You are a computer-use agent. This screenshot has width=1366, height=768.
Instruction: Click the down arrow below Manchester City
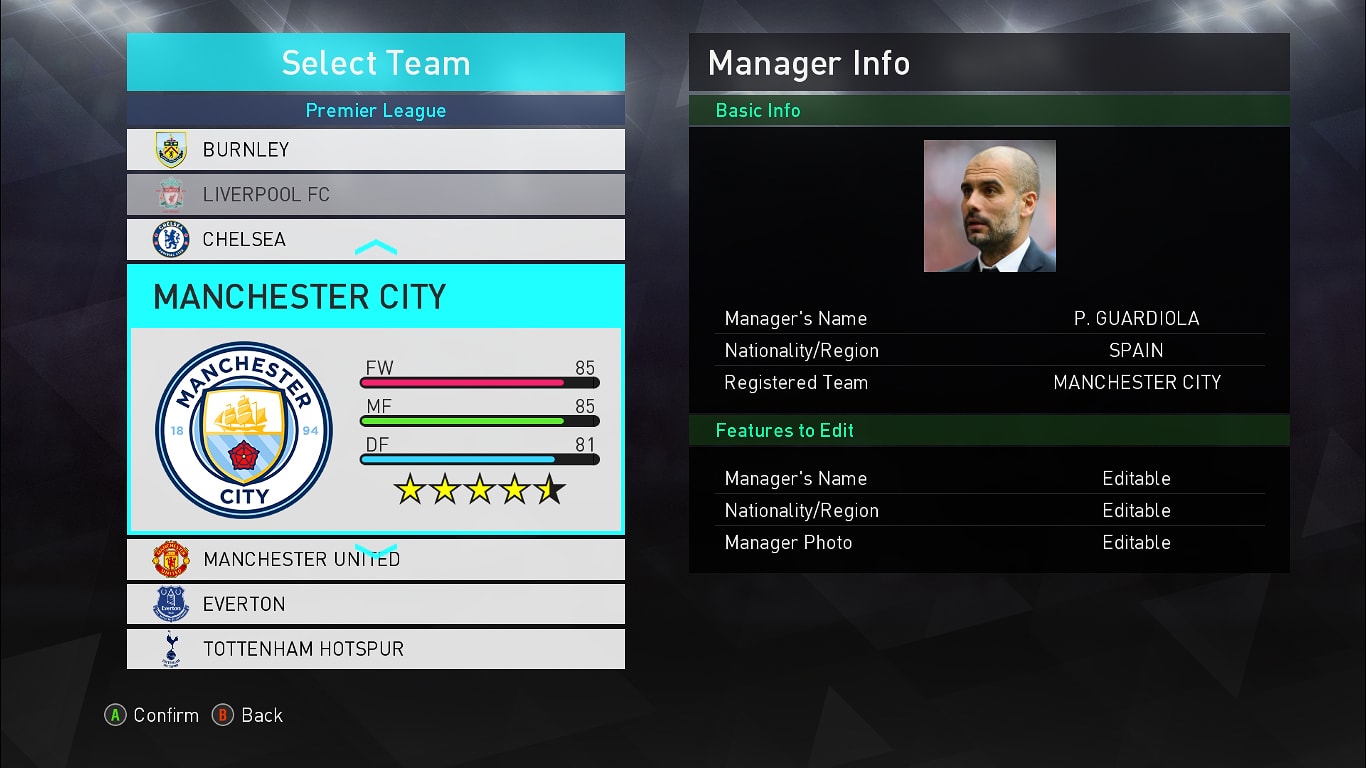coord(376,551)
